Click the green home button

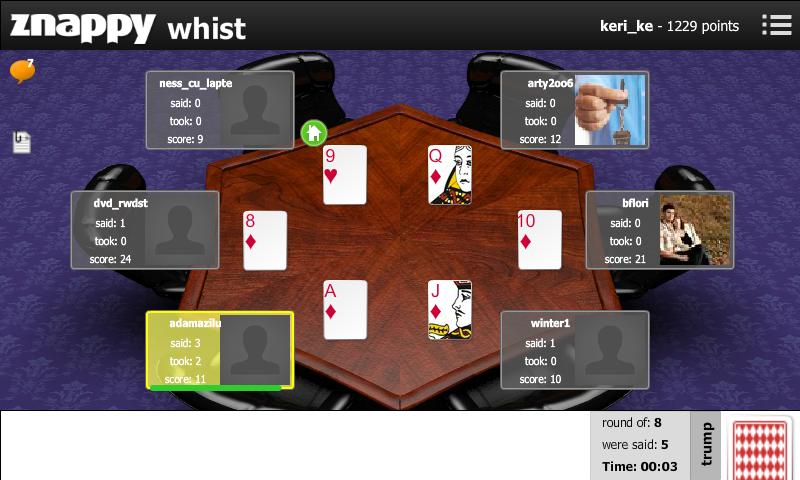point(314,132)
